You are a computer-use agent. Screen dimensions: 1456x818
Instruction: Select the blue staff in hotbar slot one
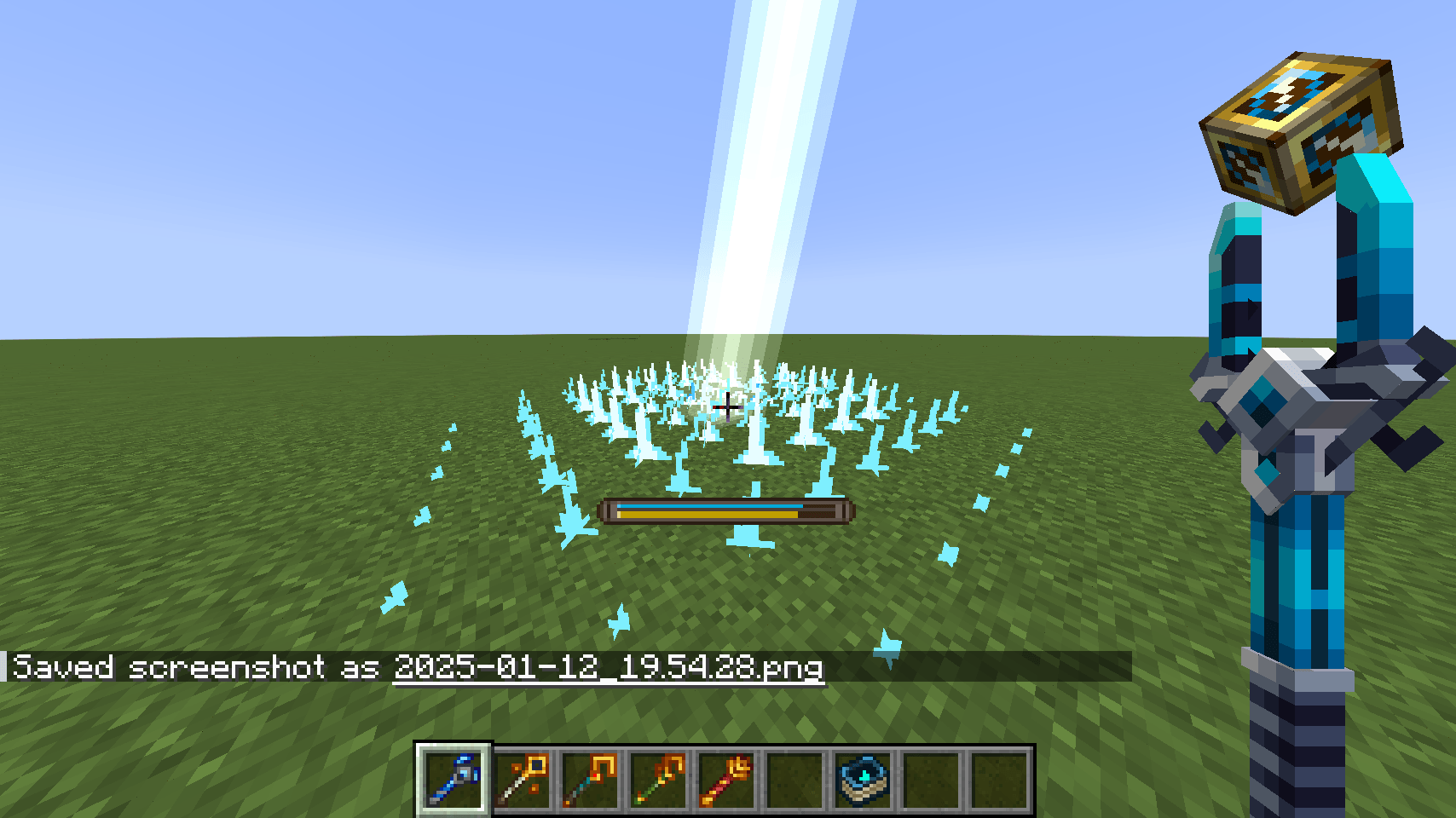(453, 780)
